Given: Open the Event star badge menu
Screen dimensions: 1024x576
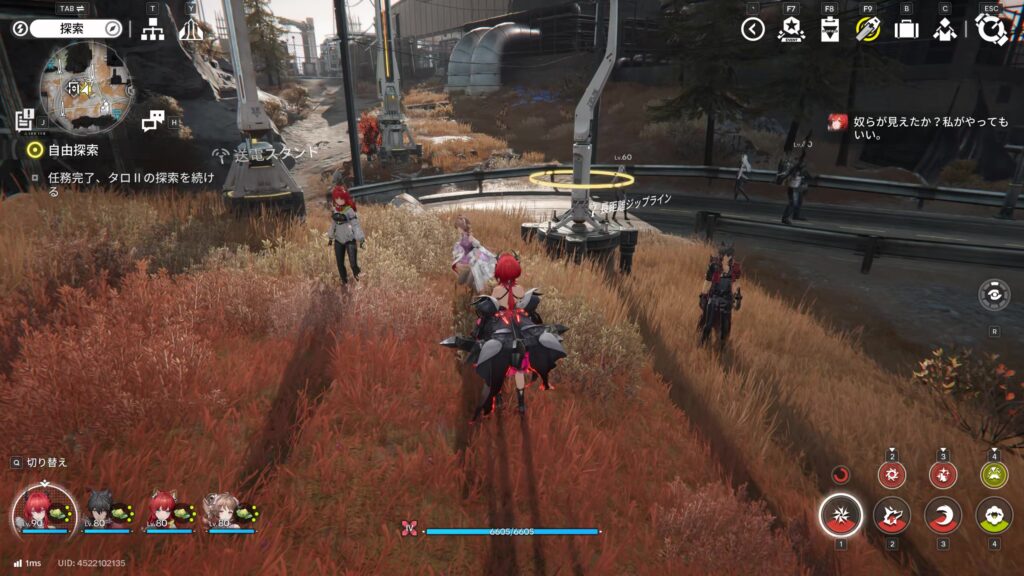Looking at the screenshot, I should click(791, 29).
